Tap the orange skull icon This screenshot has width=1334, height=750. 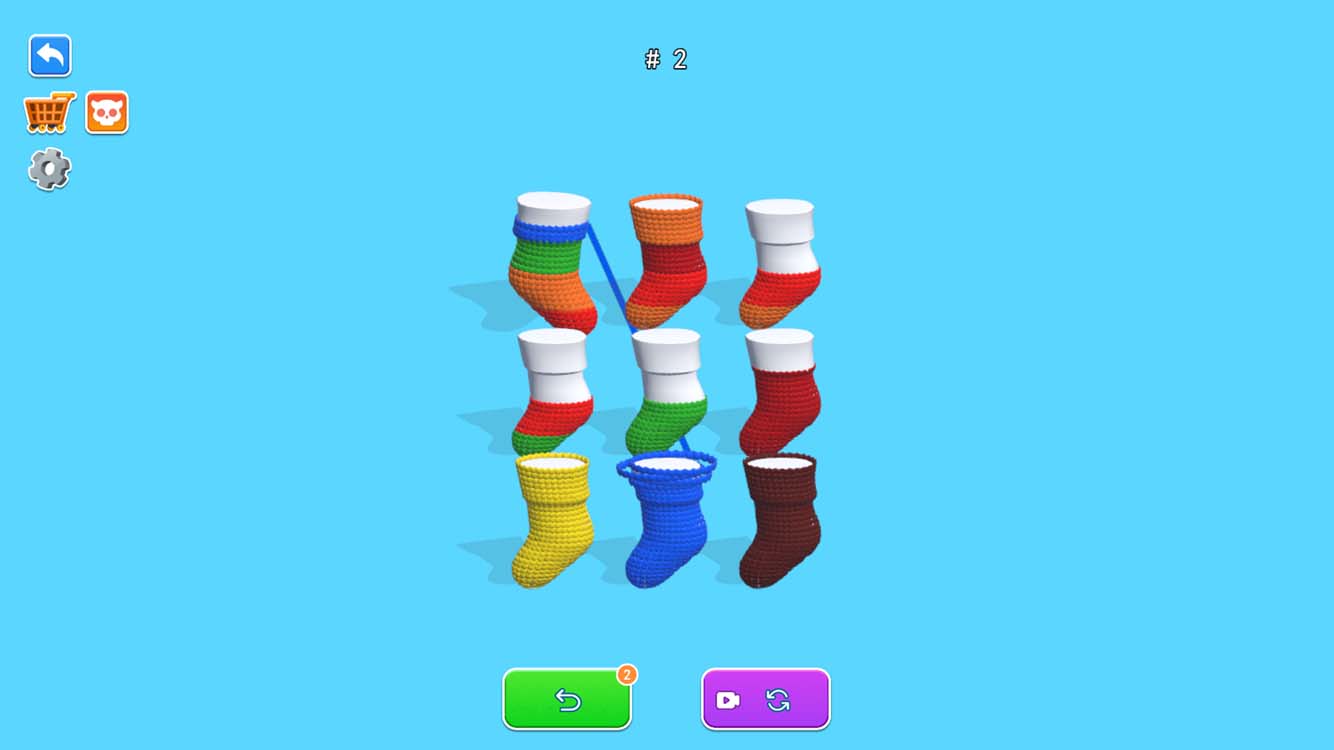(x=107, y=111)
